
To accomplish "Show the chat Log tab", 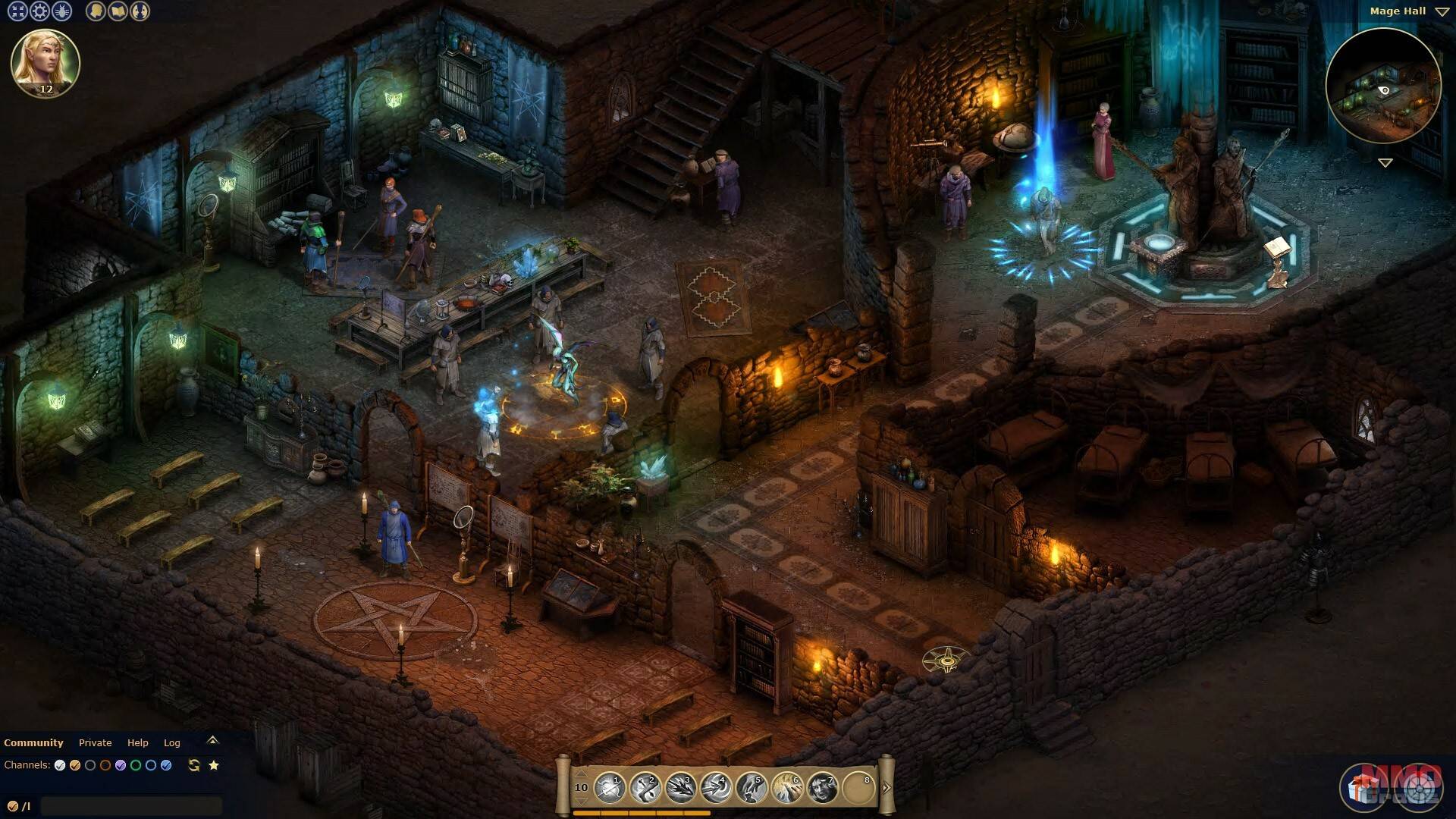I will (x=172, y=743).
